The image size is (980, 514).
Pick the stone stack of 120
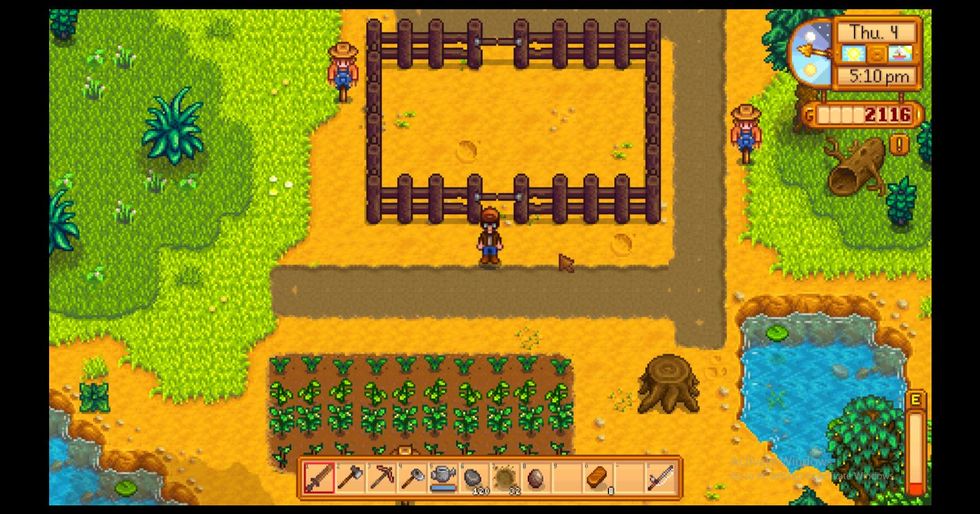click(473, 478)
